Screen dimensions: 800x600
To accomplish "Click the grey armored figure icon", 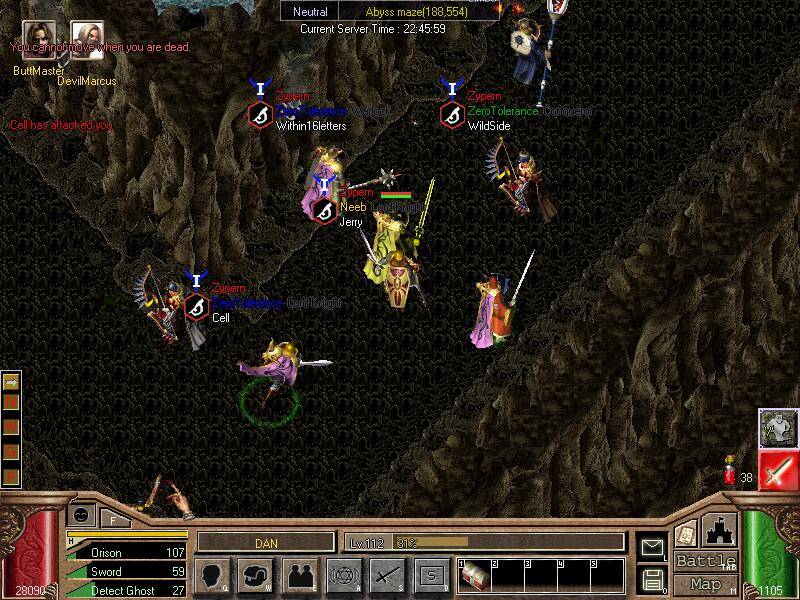I will click(x=777, y=428).
